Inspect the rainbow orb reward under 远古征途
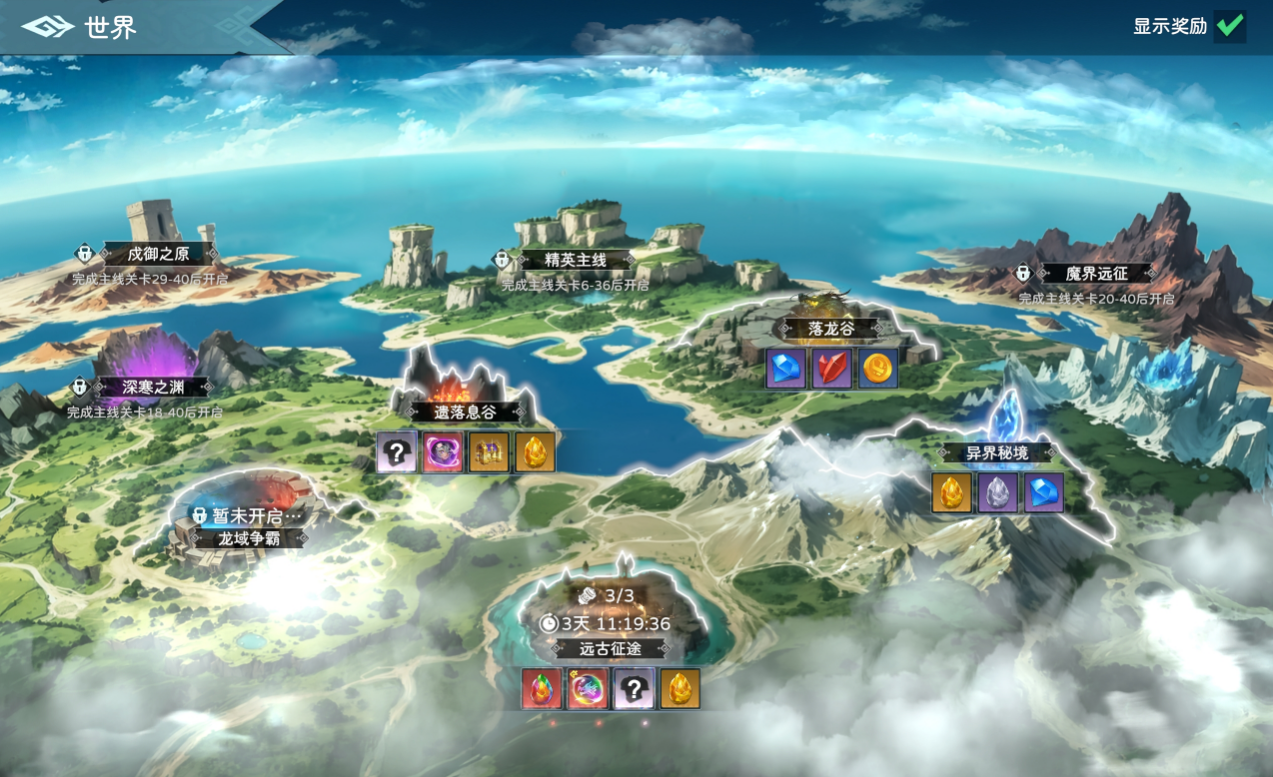Image resolution: width=1273 pixels, height=777 pixels. [x=587, y=689]
